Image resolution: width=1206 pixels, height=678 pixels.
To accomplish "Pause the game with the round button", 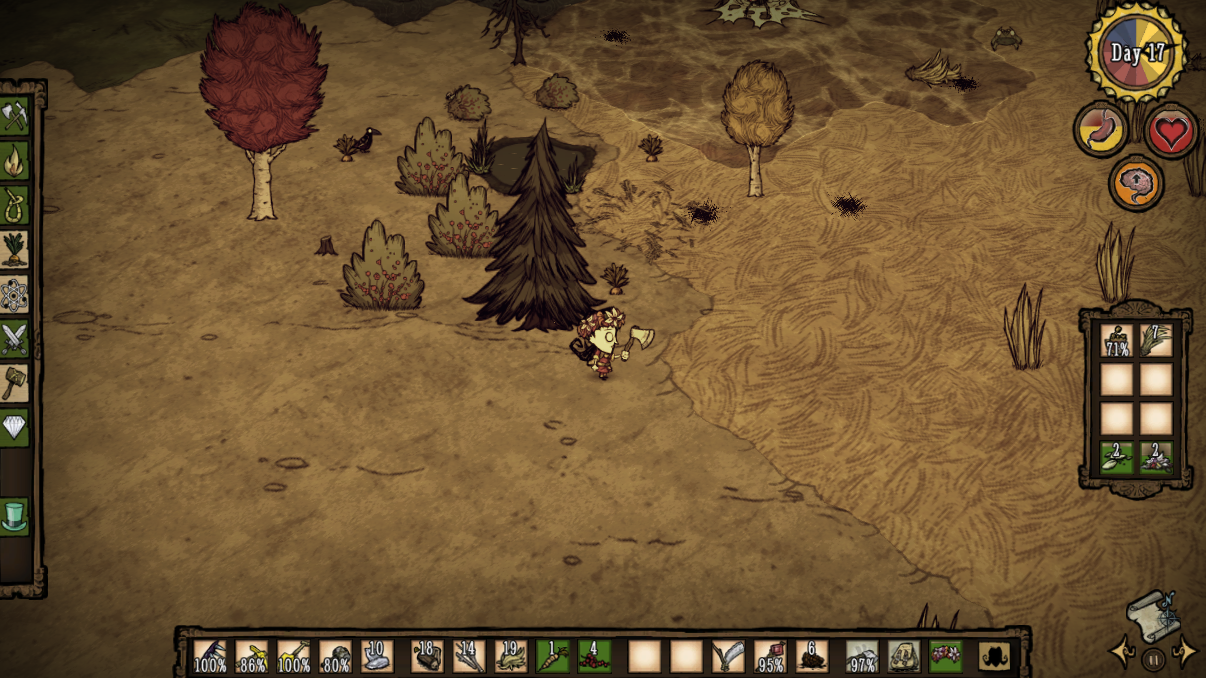I will 1153,660.
